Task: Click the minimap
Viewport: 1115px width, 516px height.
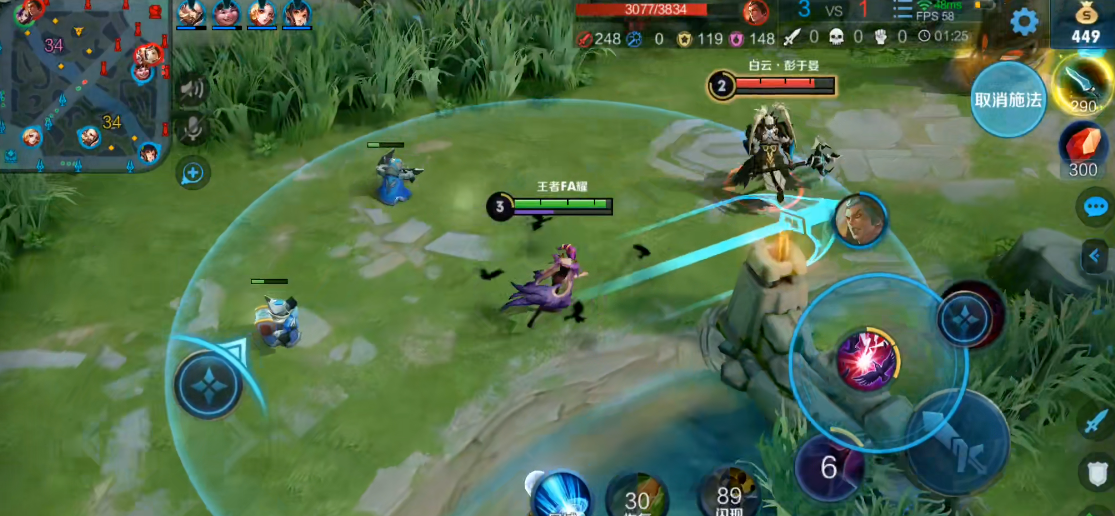Action: (x=83, y=84)
